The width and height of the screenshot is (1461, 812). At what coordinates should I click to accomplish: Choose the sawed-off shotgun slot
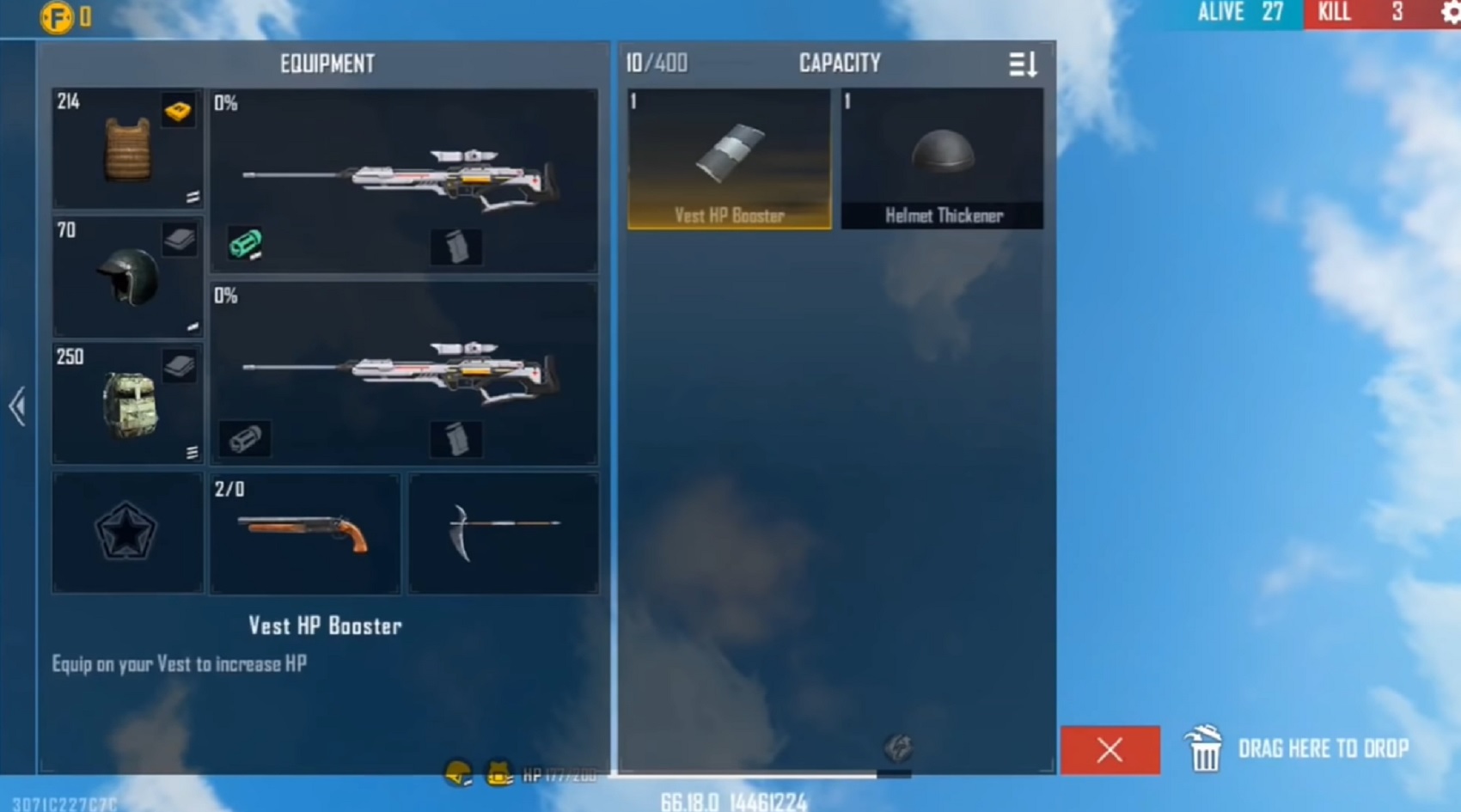click(x=304, y=533)
